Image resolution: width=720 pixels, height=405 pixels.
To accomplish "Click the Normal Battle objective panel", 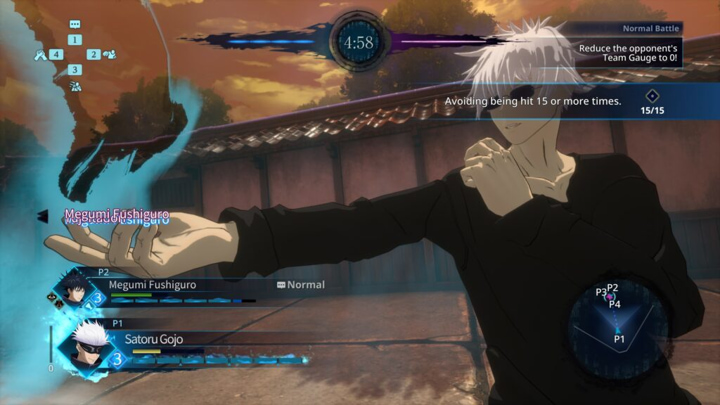I will point(632,46).
